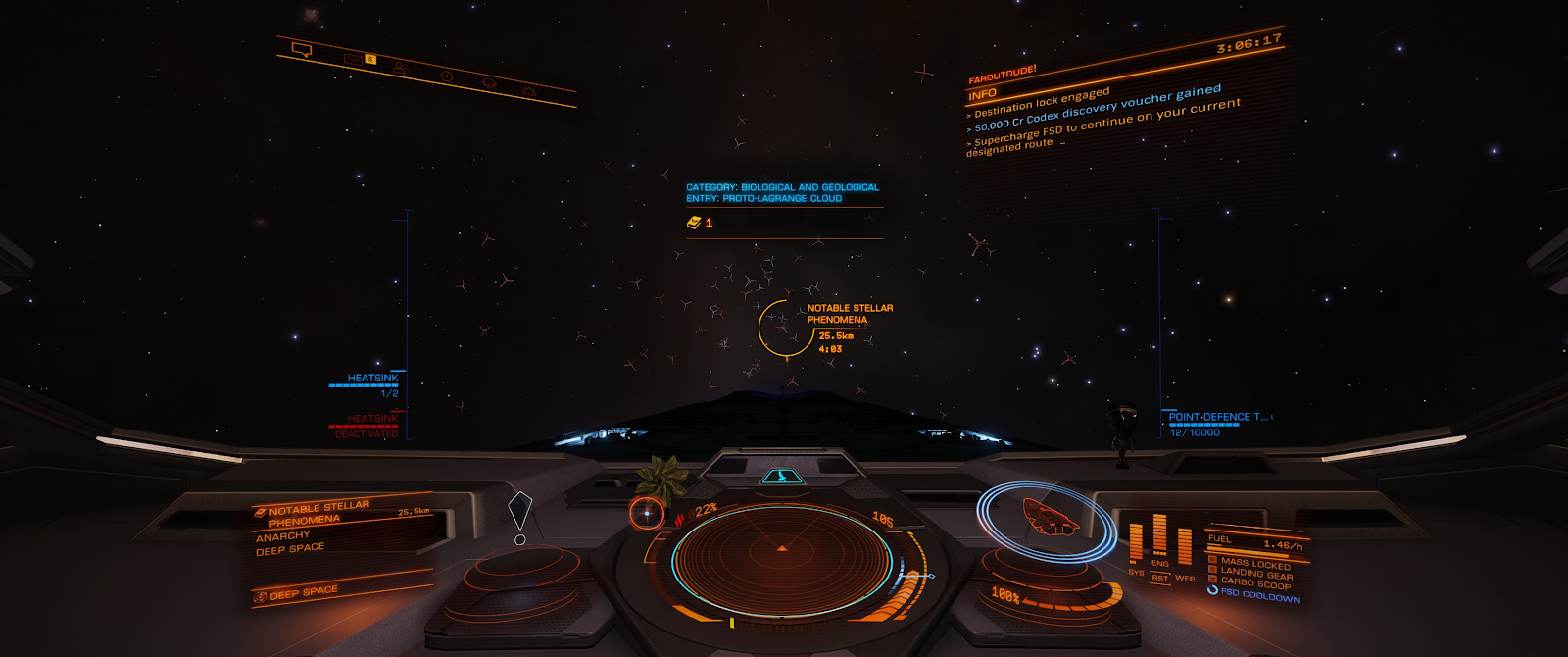Click the sensor radar disc

781,559
